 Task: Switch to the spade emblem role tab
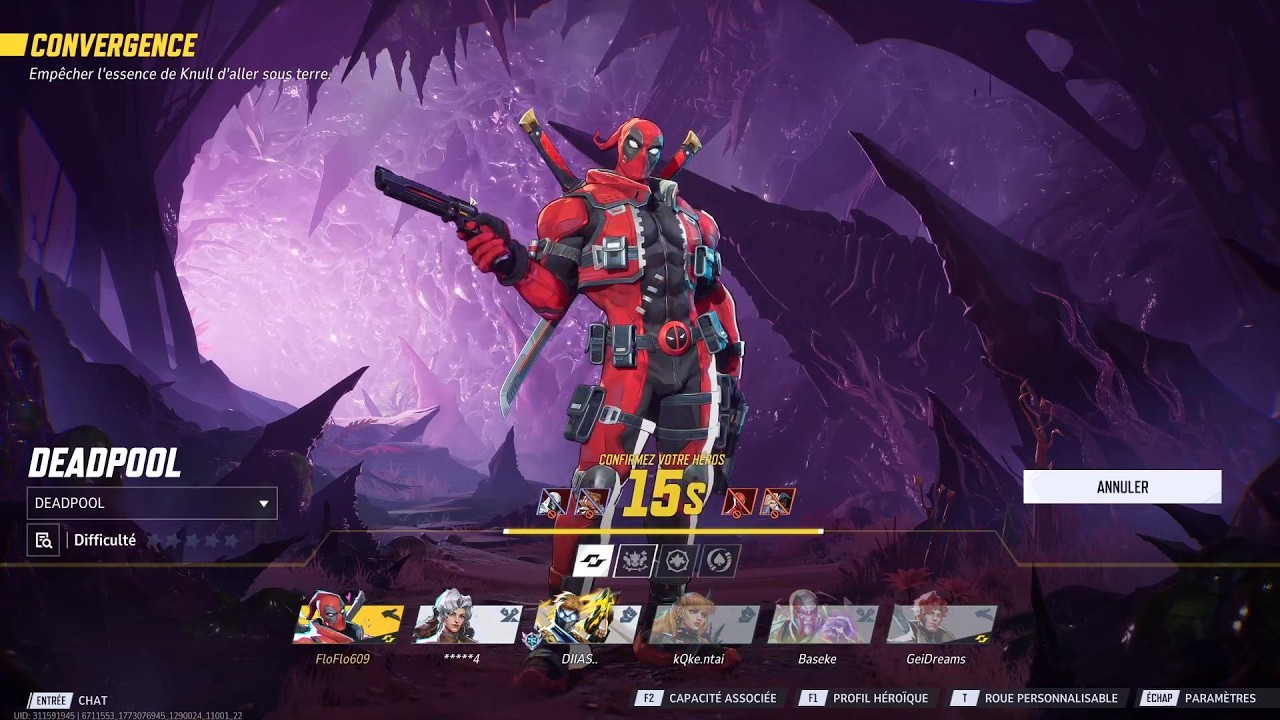[719, 561]
